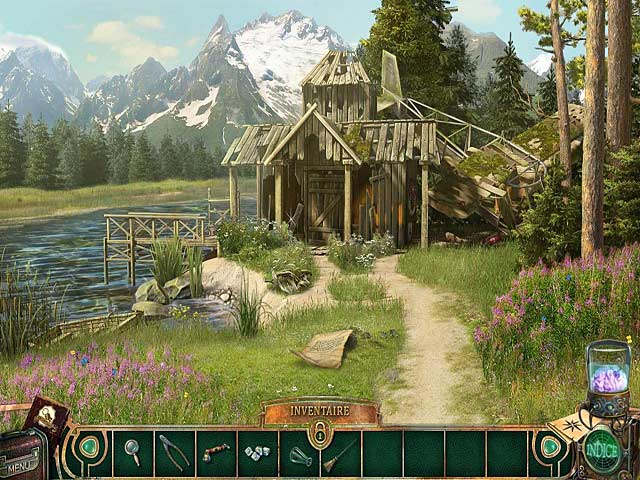Viewport: 640px width, 480px height.
Task: Select the glass flask inventory item
Action: click(300, 455)
